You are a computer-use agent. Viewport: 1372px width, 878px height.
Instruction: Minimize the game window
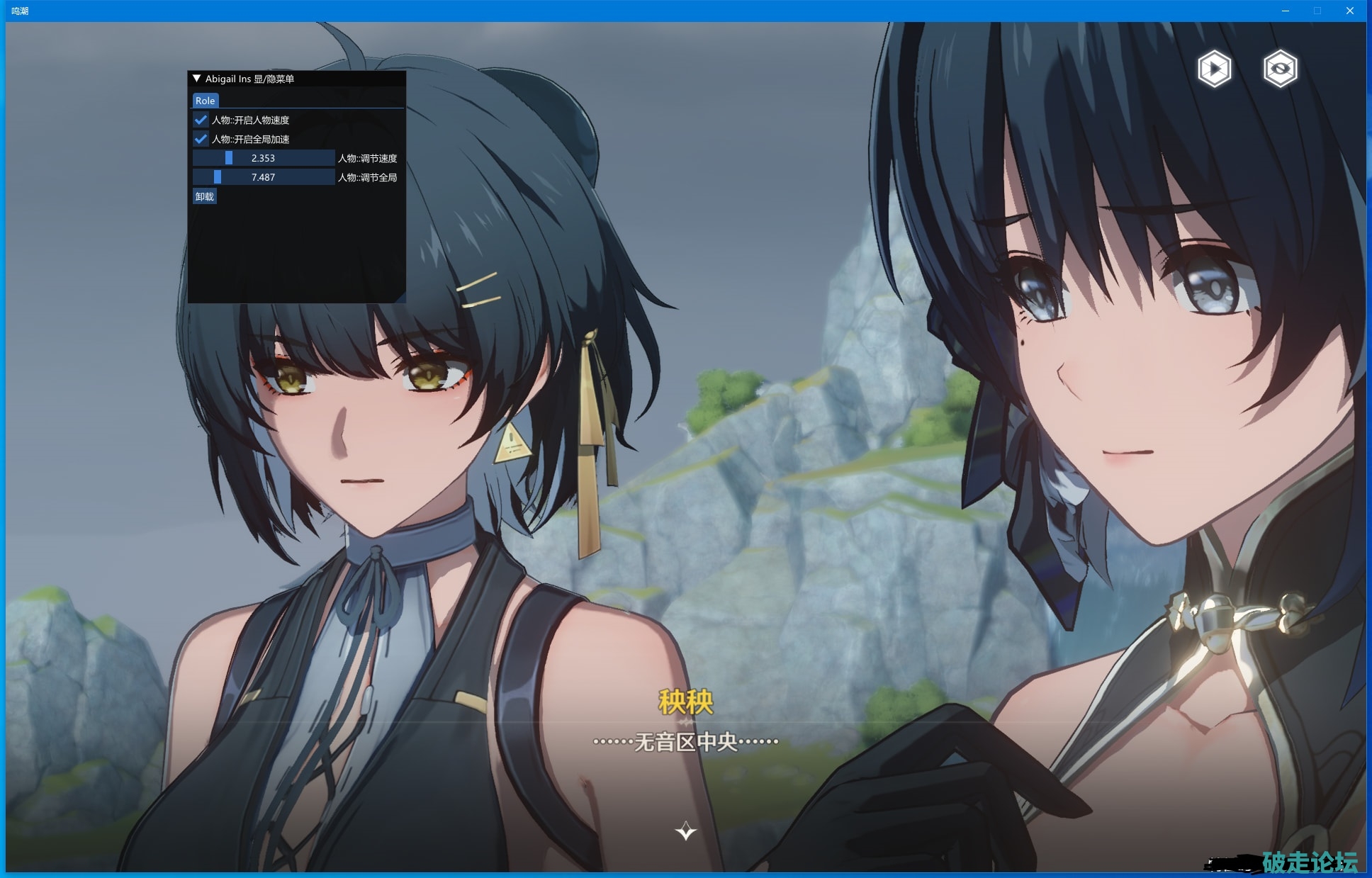click(1286, 11)
